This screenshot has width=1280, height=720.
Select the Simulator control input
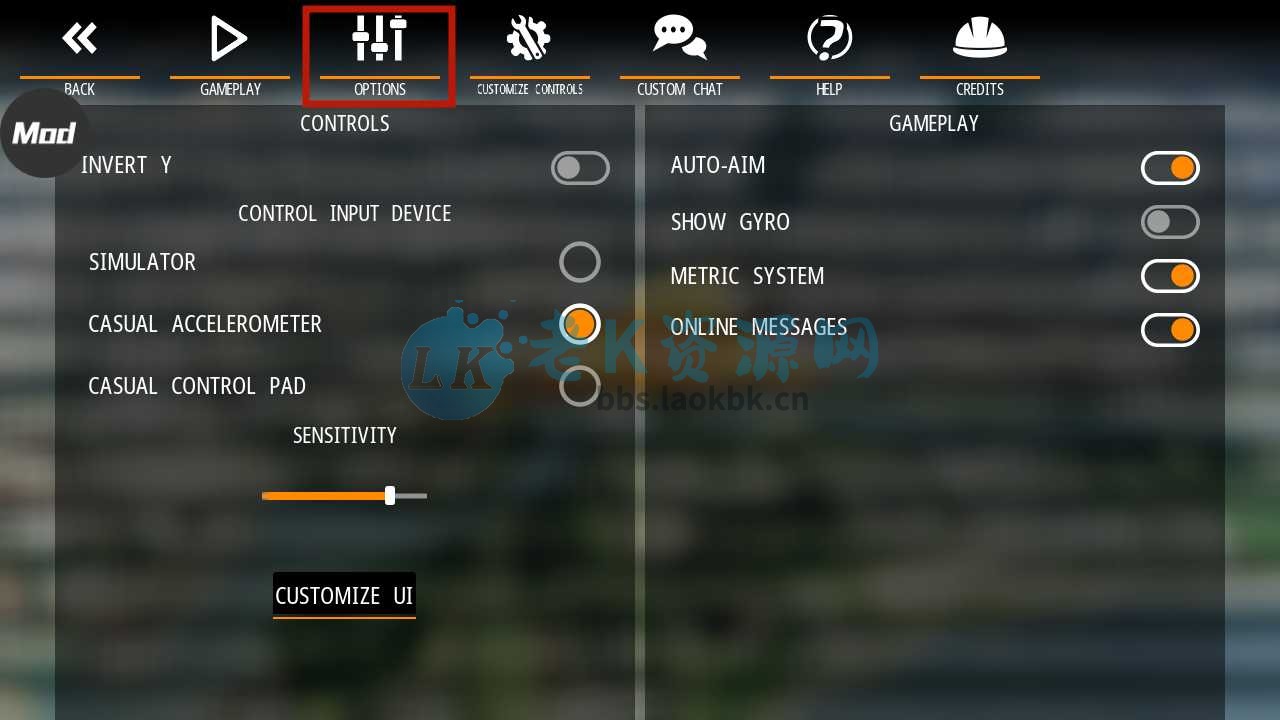point(580,261)
